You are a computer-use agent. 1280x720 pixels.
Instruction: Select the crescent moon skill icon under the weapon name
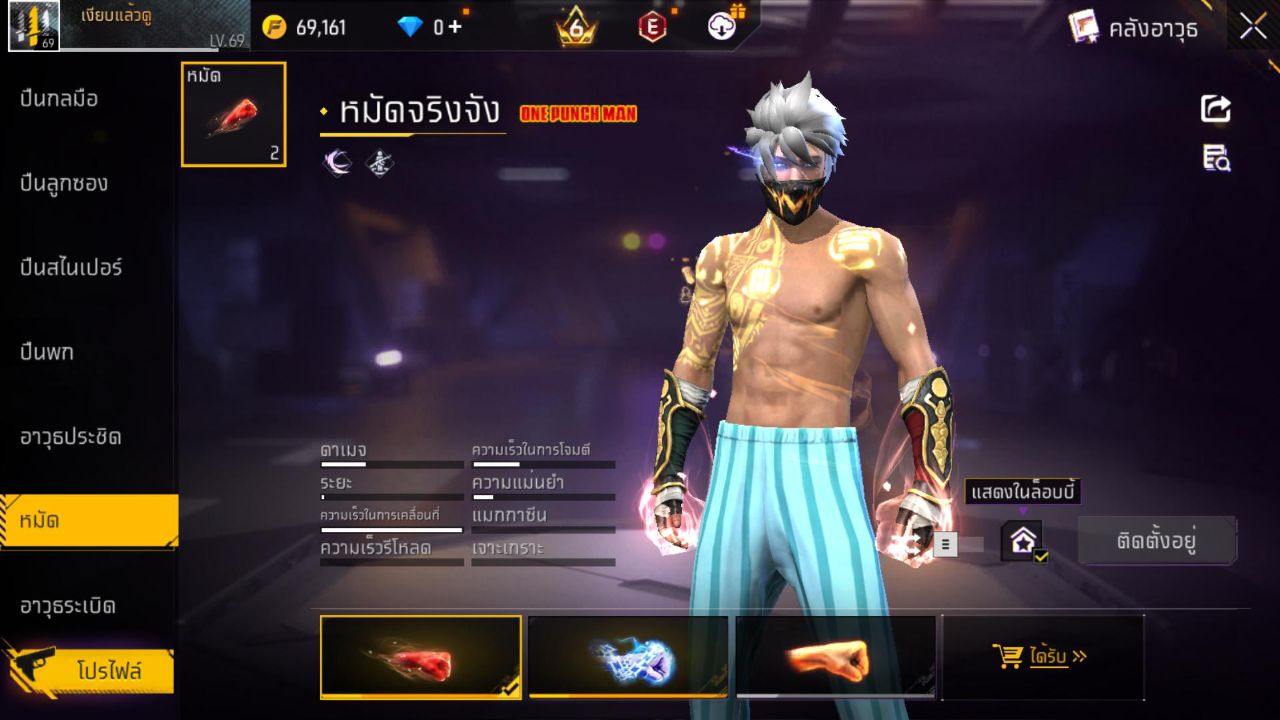[337, 162]
